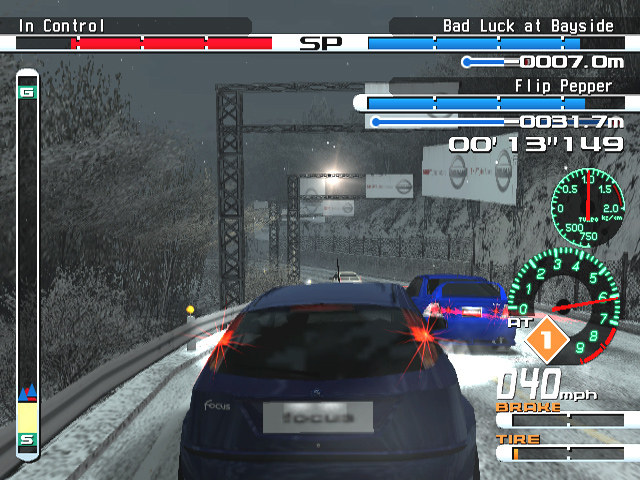Image resolution: width=640 pixels, height=480 pixels.
Task: Select the Bad Luck at Bayside name tag
Action: click(528, 26)
